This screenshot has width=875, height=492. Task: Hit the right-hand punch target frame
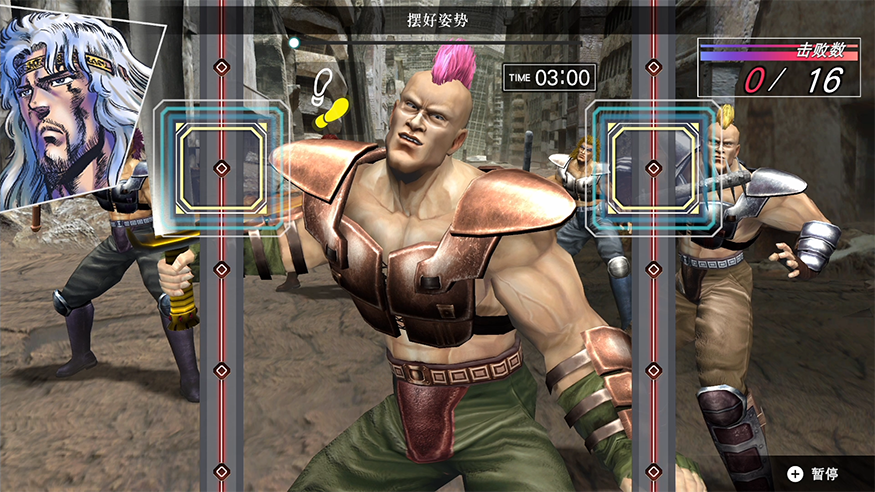pos(653,168)
